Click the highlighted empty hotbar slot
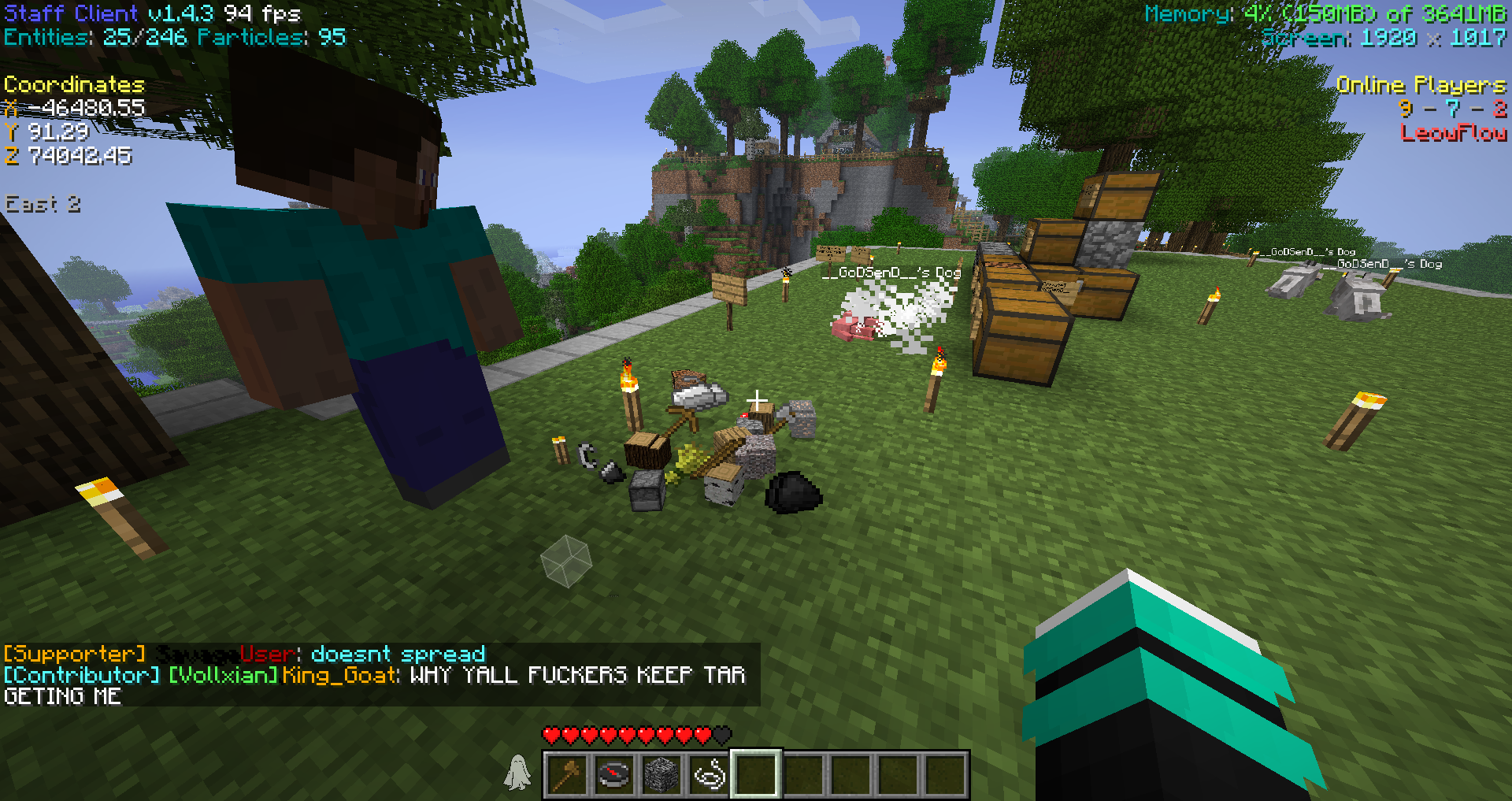Viewport: 1512px width, 801px height. click(756, 774)
